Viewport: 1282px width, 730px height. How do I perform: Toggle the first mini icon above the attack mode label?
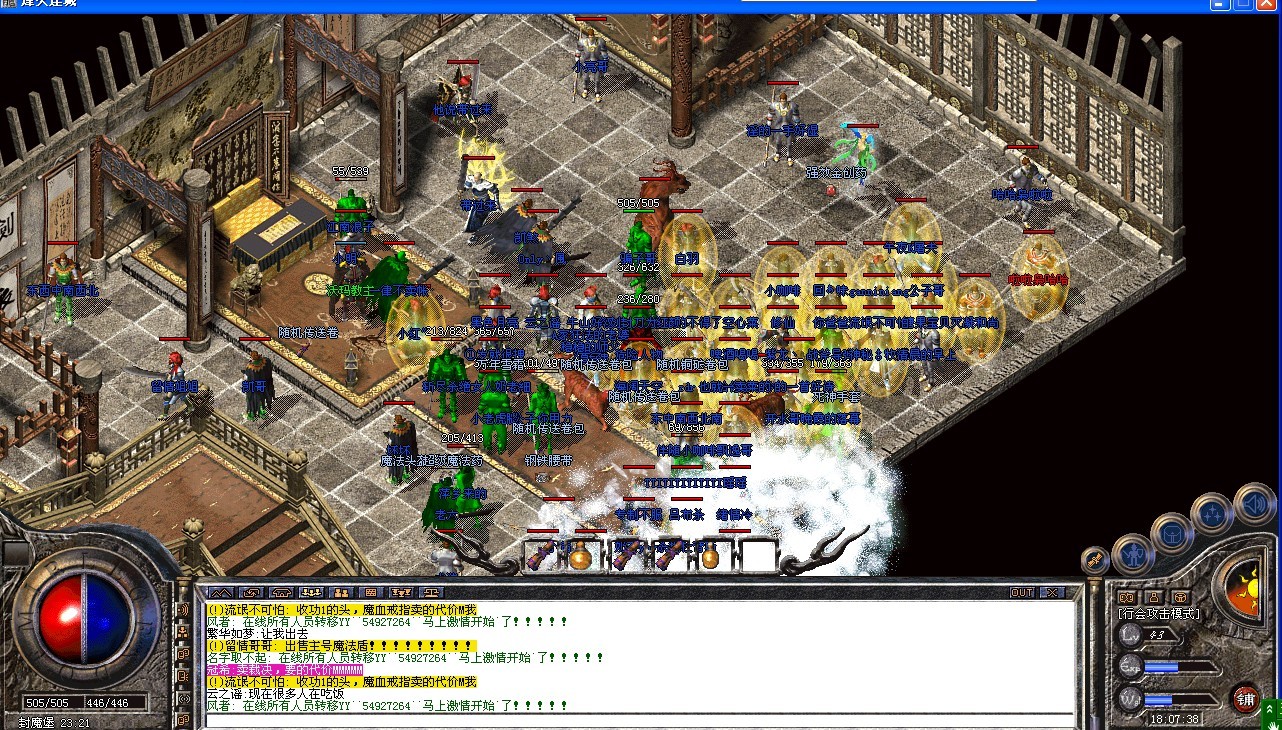pos(1128,596)
